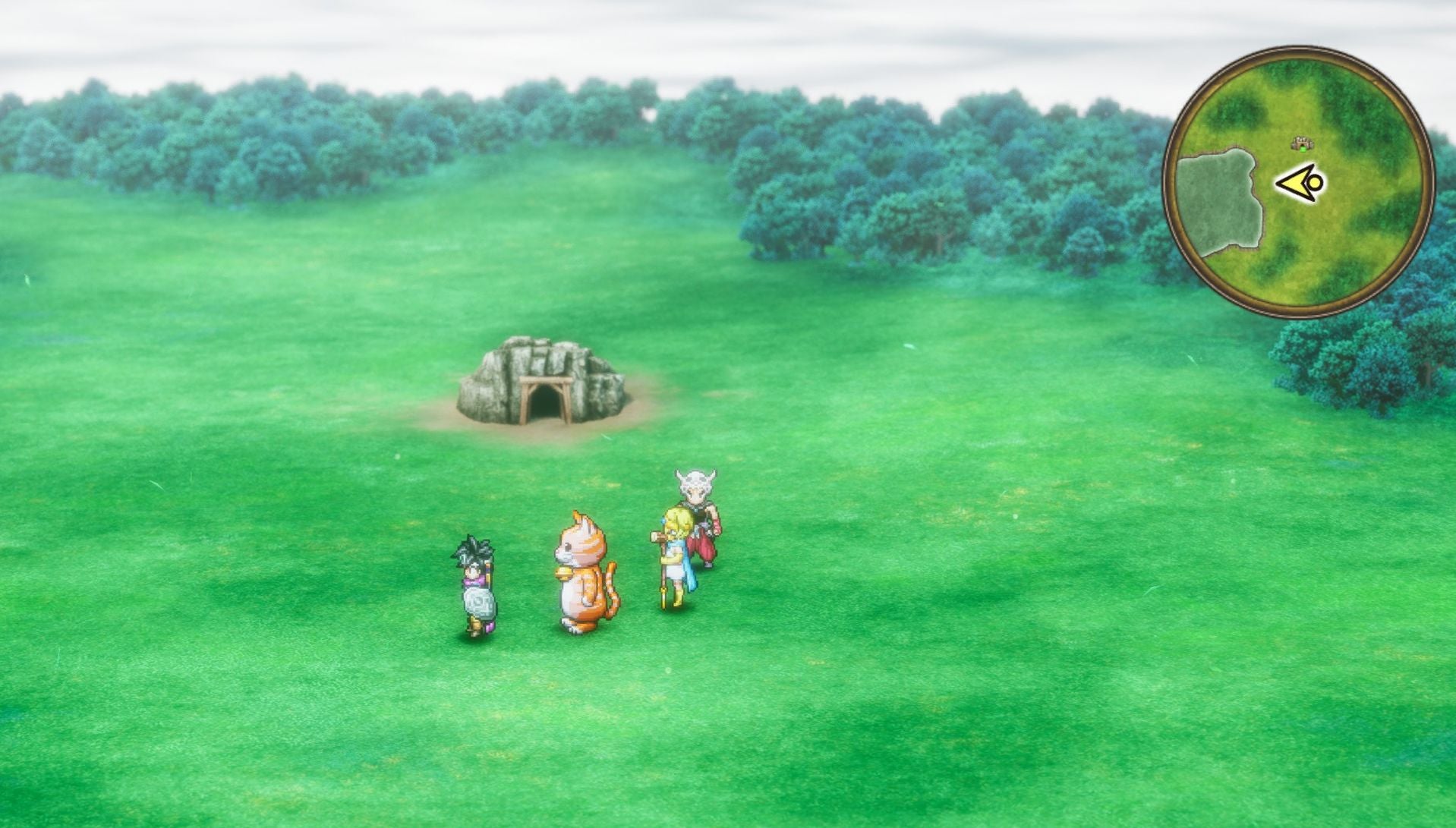Select the green dot below the minimap cave icon
This screenshot has width=1456, height=828.
click(1302, 149)
